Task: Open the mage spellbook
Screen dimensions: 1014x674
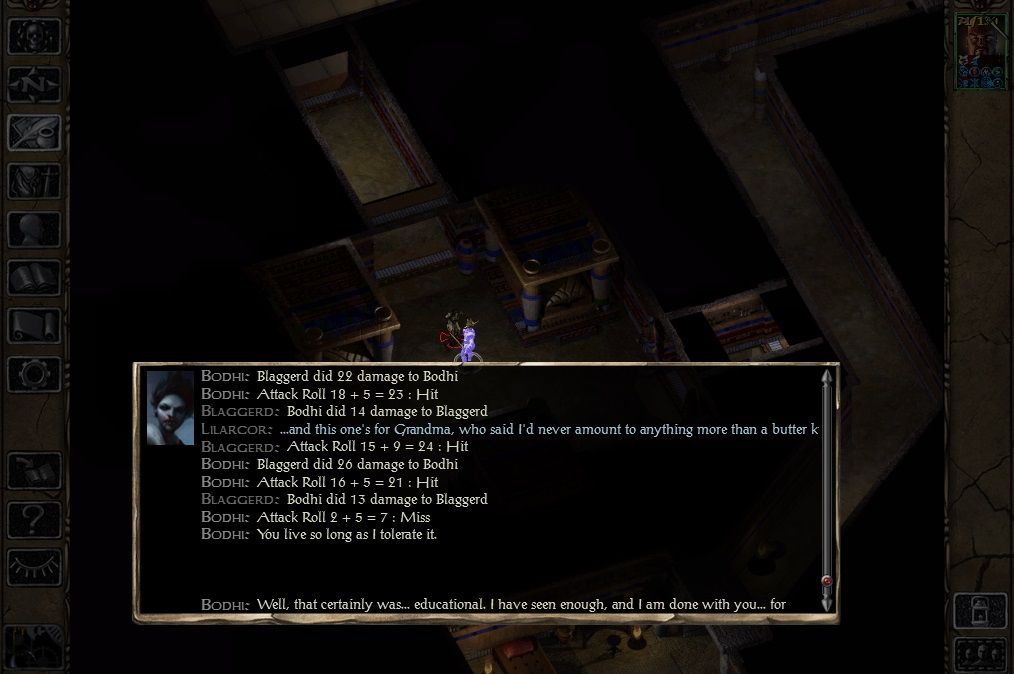Action: [x=34, y=277]
